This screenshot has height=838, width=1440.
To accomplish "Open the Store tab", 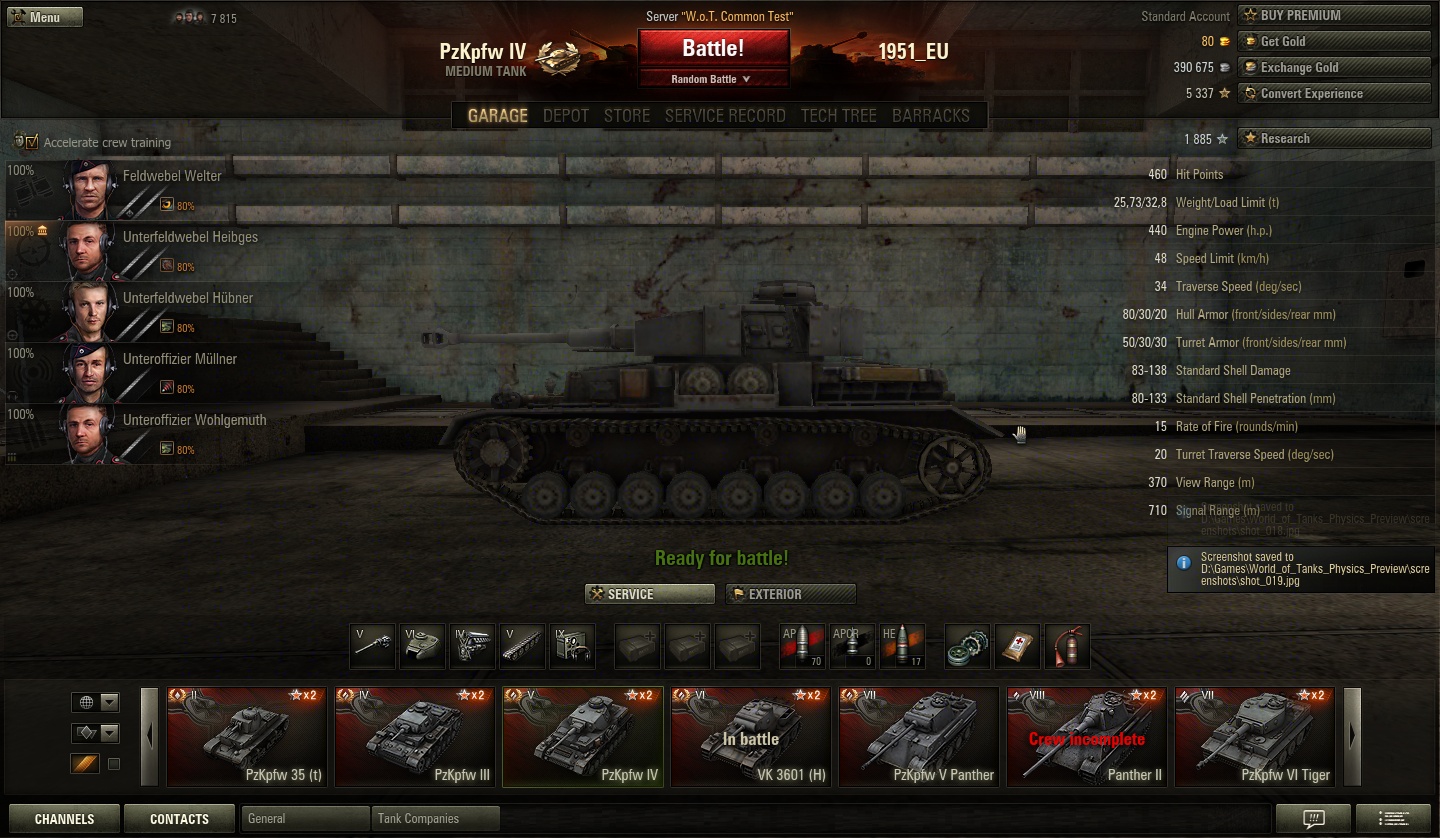I will (627, 115).
